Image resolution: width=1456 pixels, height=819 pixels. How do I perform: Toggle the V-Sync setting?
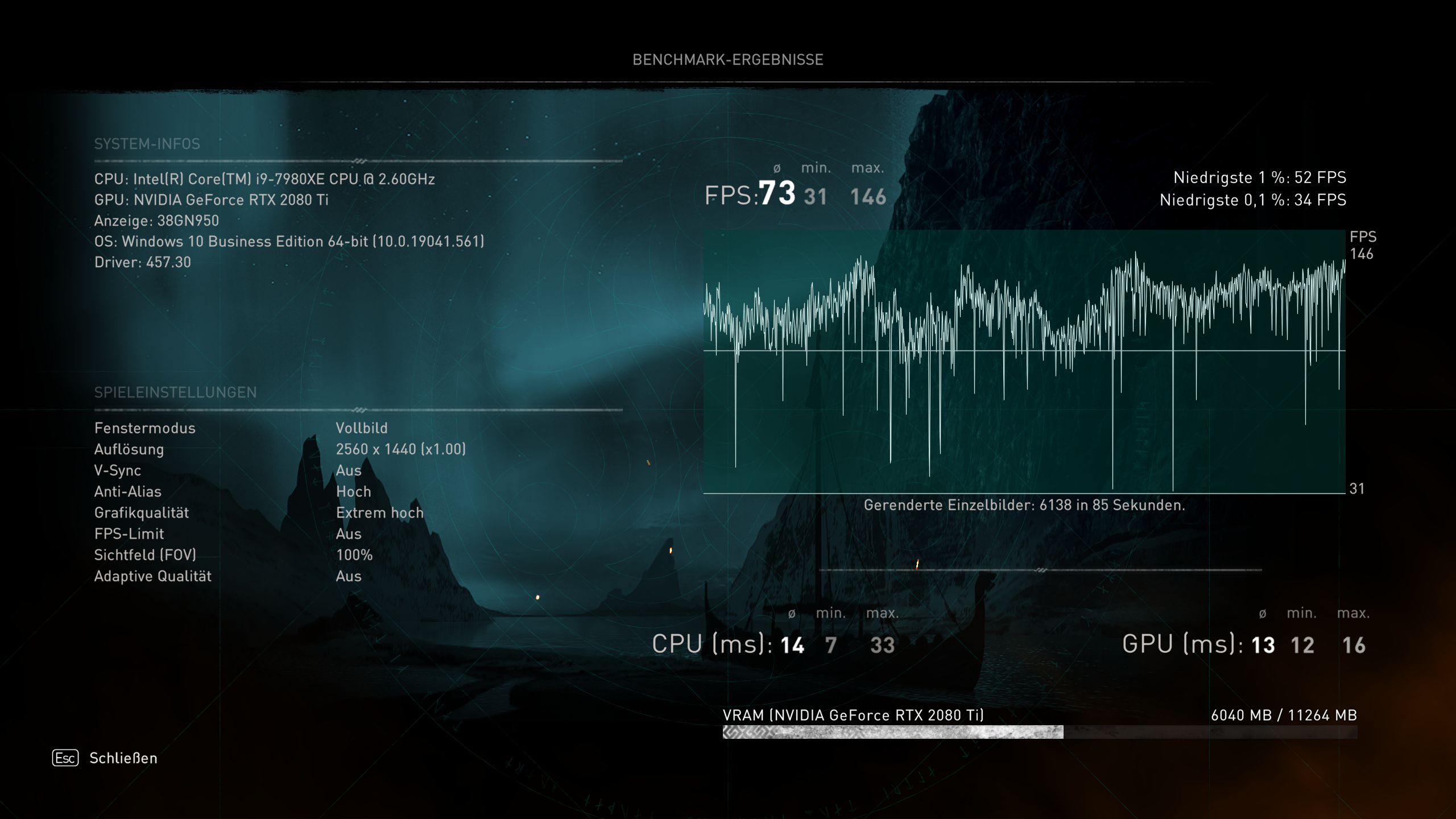pyautogui.click(x=350, y=470)
